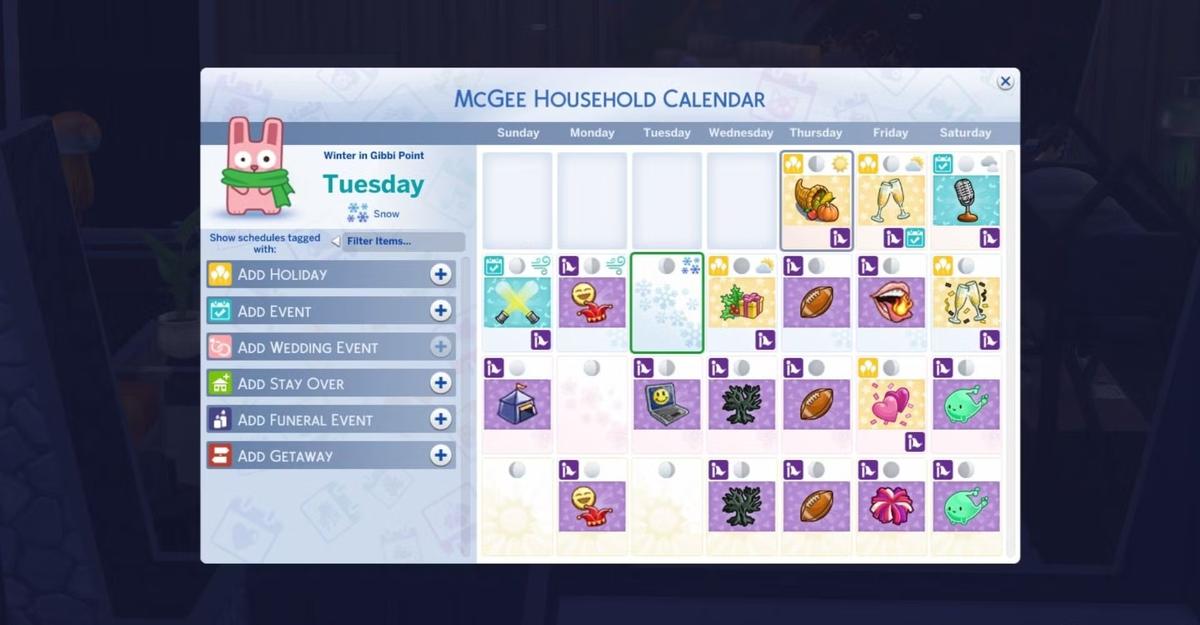Close the household calendar window

pyautogui.click(x=1005, y=82)
